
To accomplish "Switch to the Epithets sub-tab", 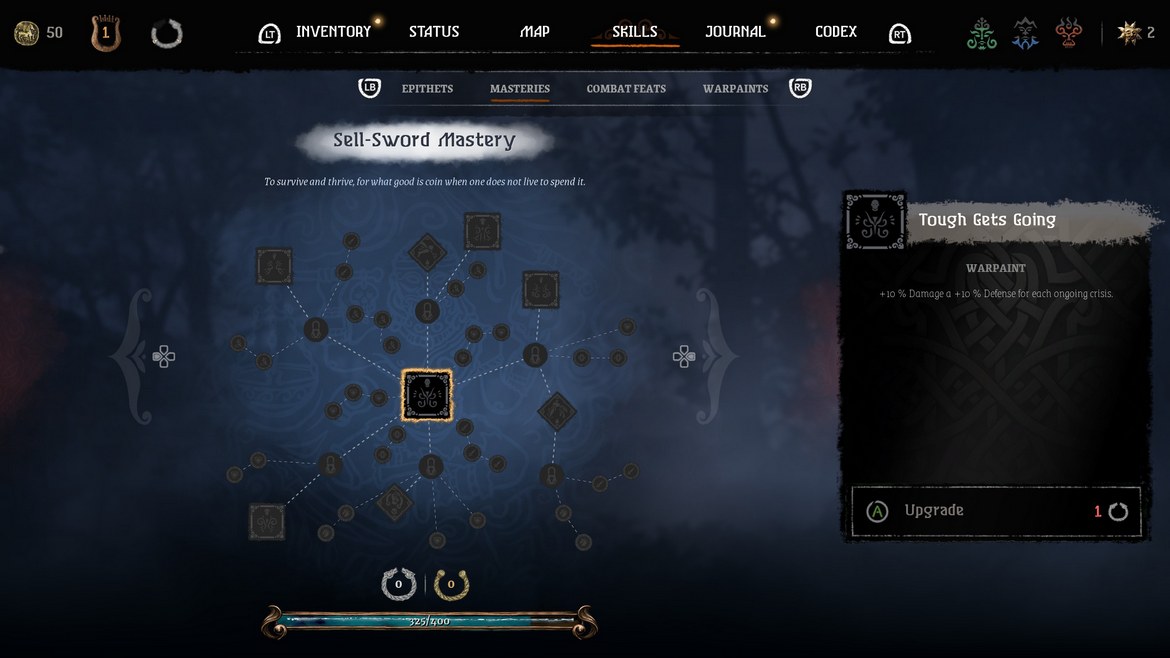I will [427, 89].
